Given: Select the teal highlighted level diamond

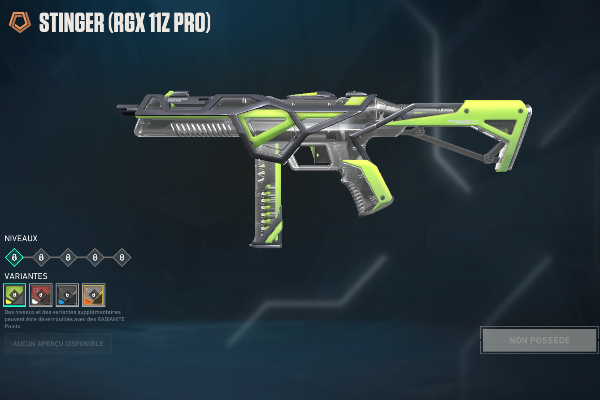Looking at the screenshot, I should pyautogui.click(x=13, y=257).
